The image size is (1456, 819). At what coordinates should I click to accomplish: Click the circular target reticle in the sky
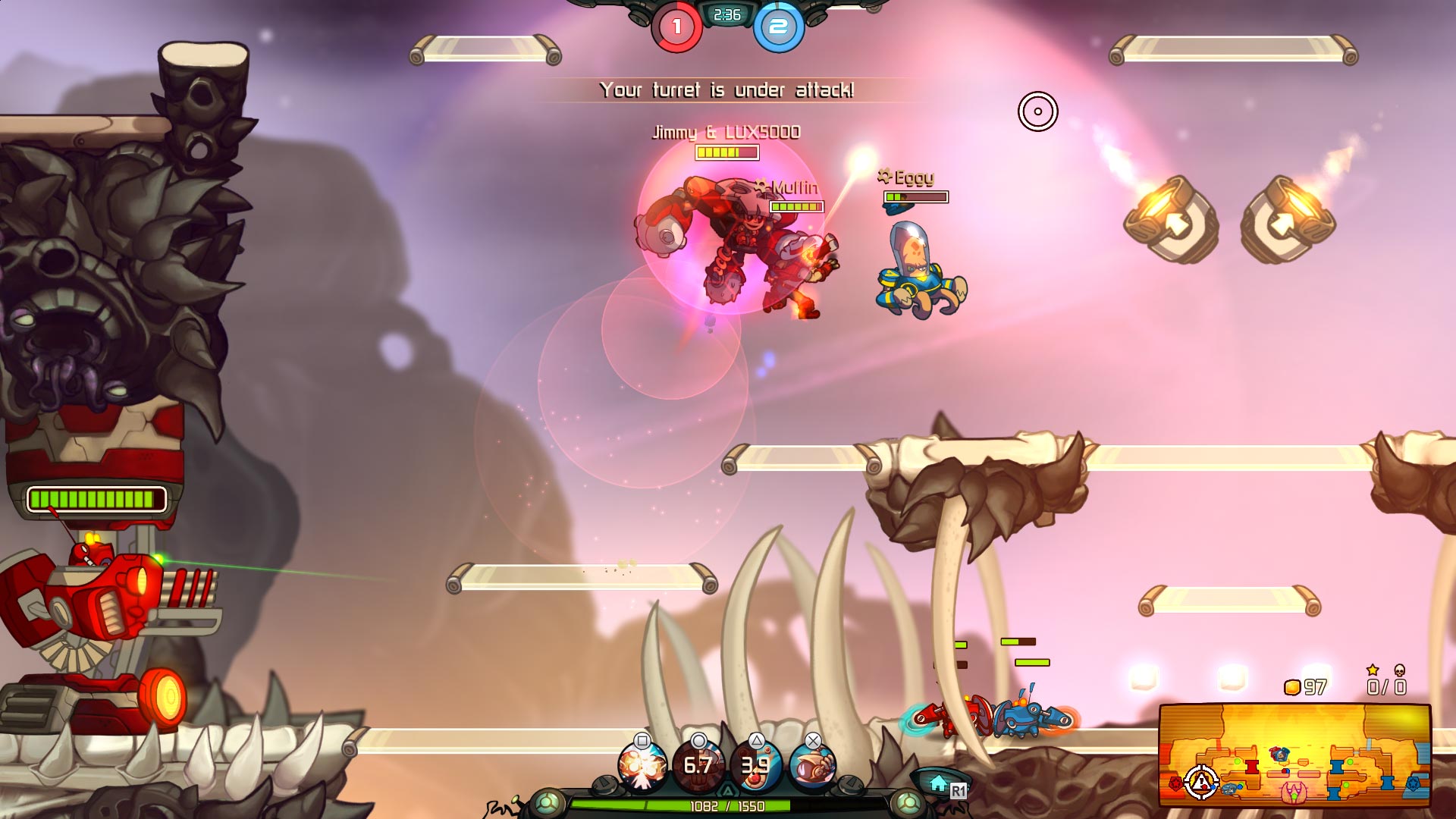(1037, 111)
